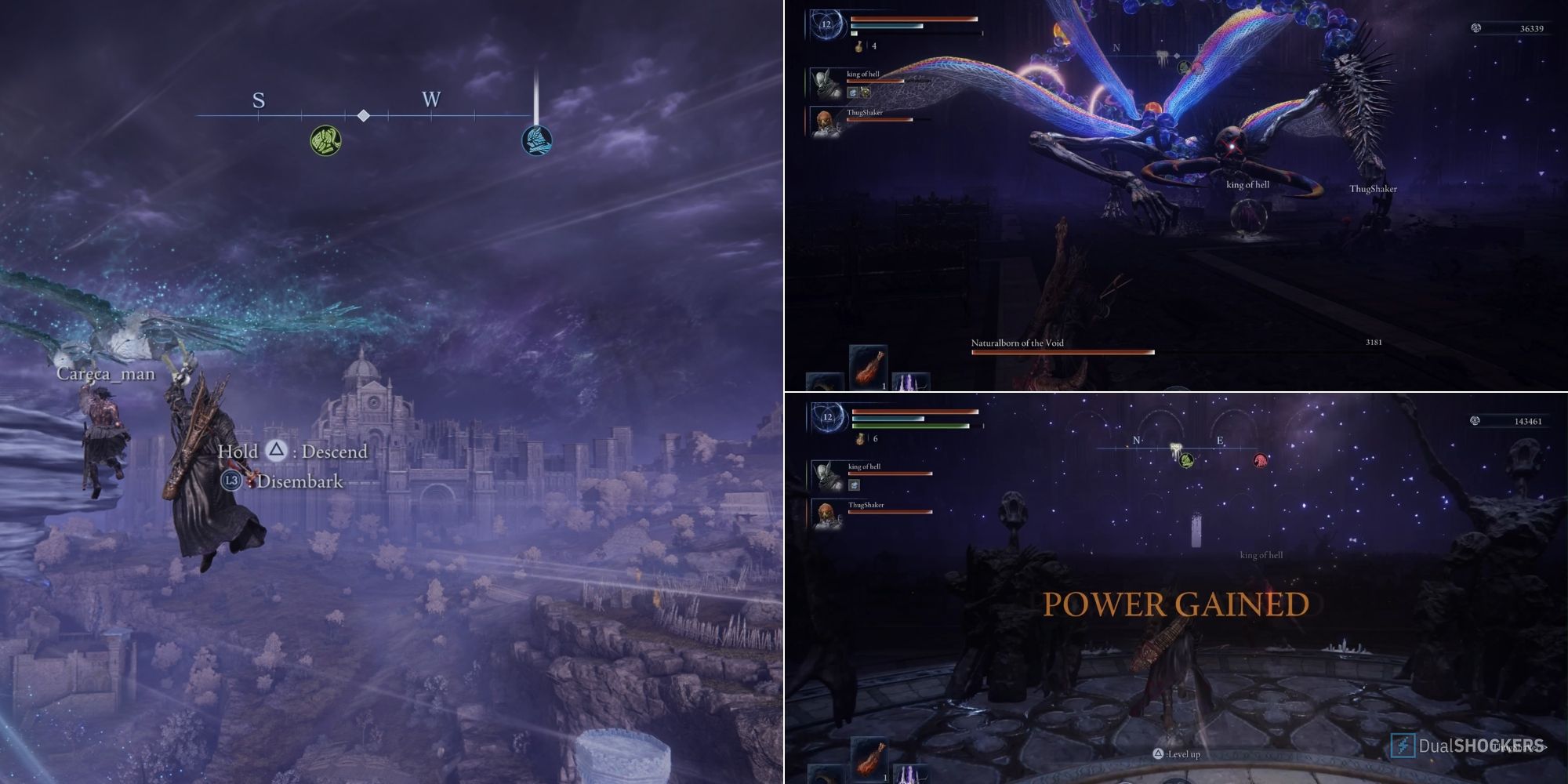Click king of hell's player portrait icon
1568x784 pixels.
pyautogui.click(x=825, y=85)
